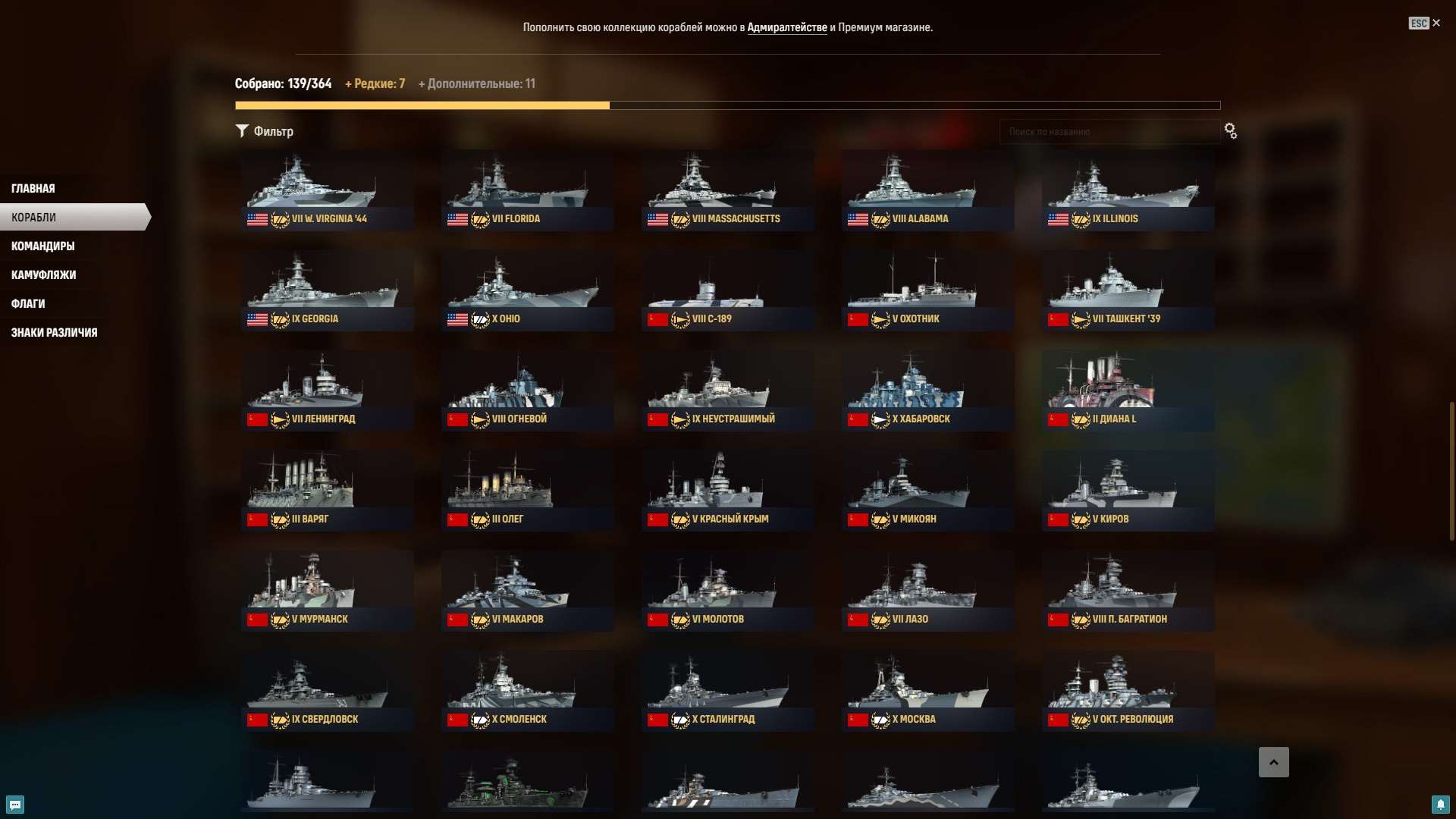Open the notifications bell icon bottom right

point(1442,805)
